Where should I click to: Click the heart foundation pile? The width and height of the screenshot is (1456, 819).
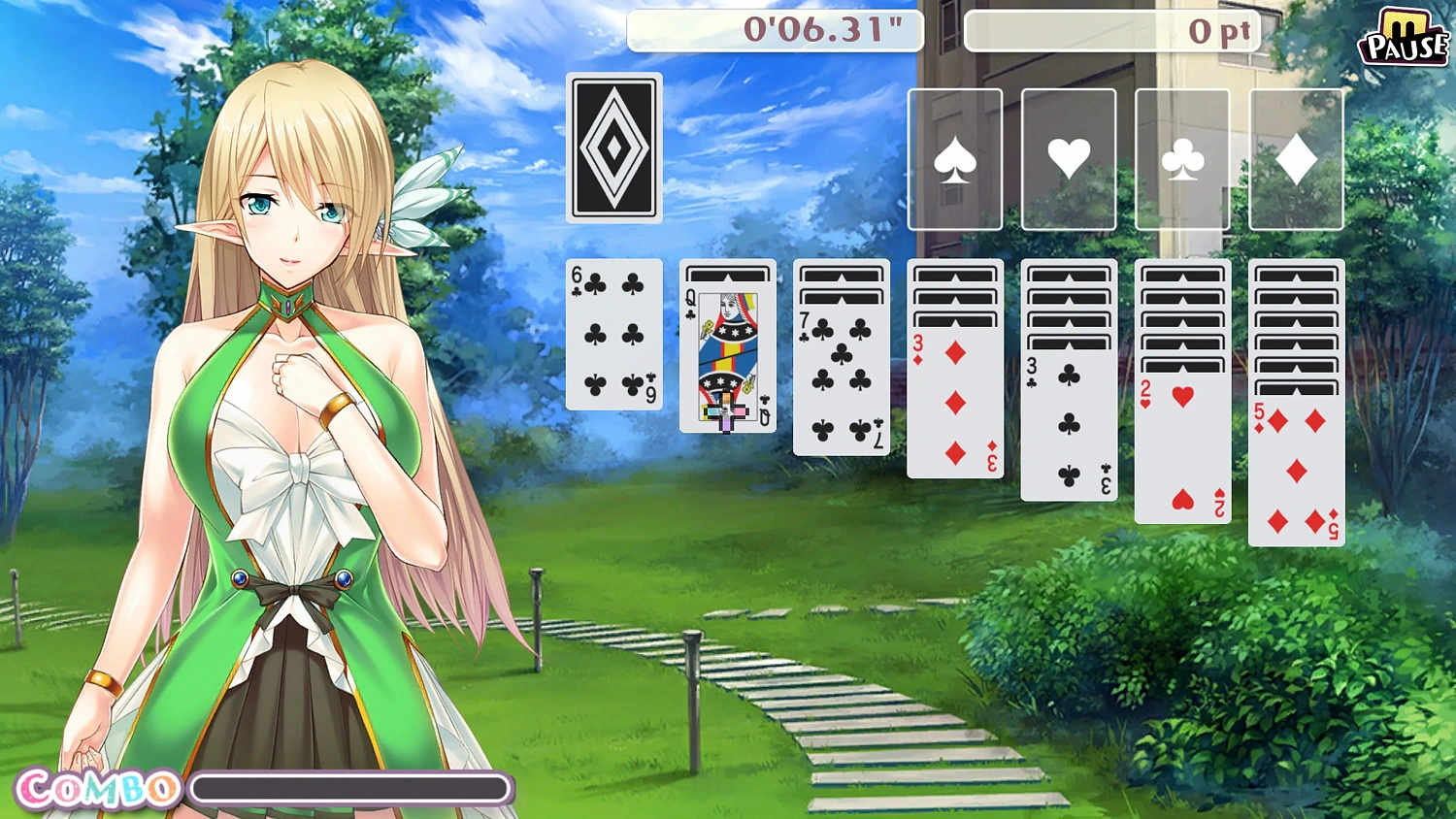click(x=1068, y=158)
